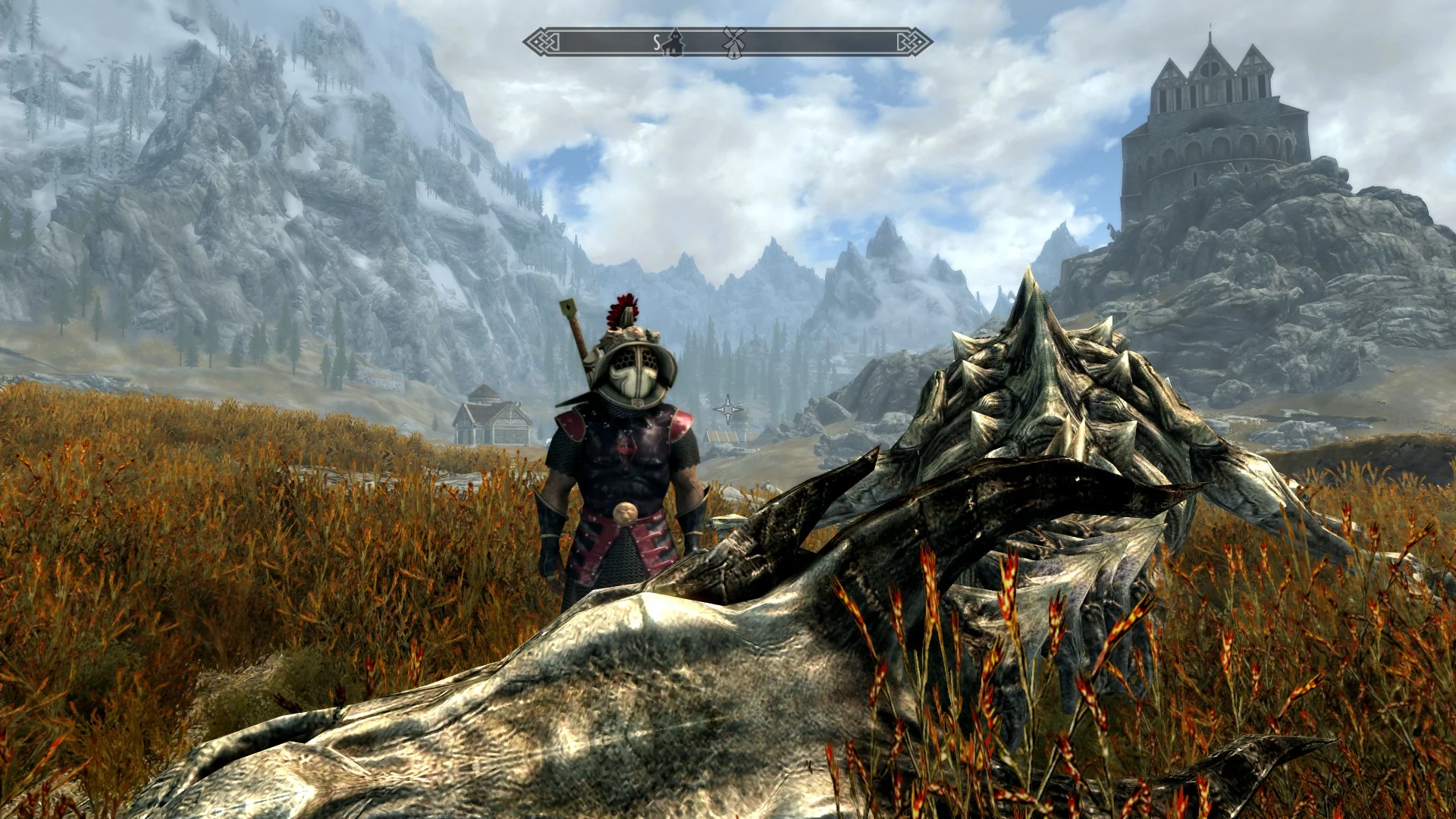This screenshot has height=819, width=1456.
Task: Select the house location marker on the compass
Action: [673, 44]
